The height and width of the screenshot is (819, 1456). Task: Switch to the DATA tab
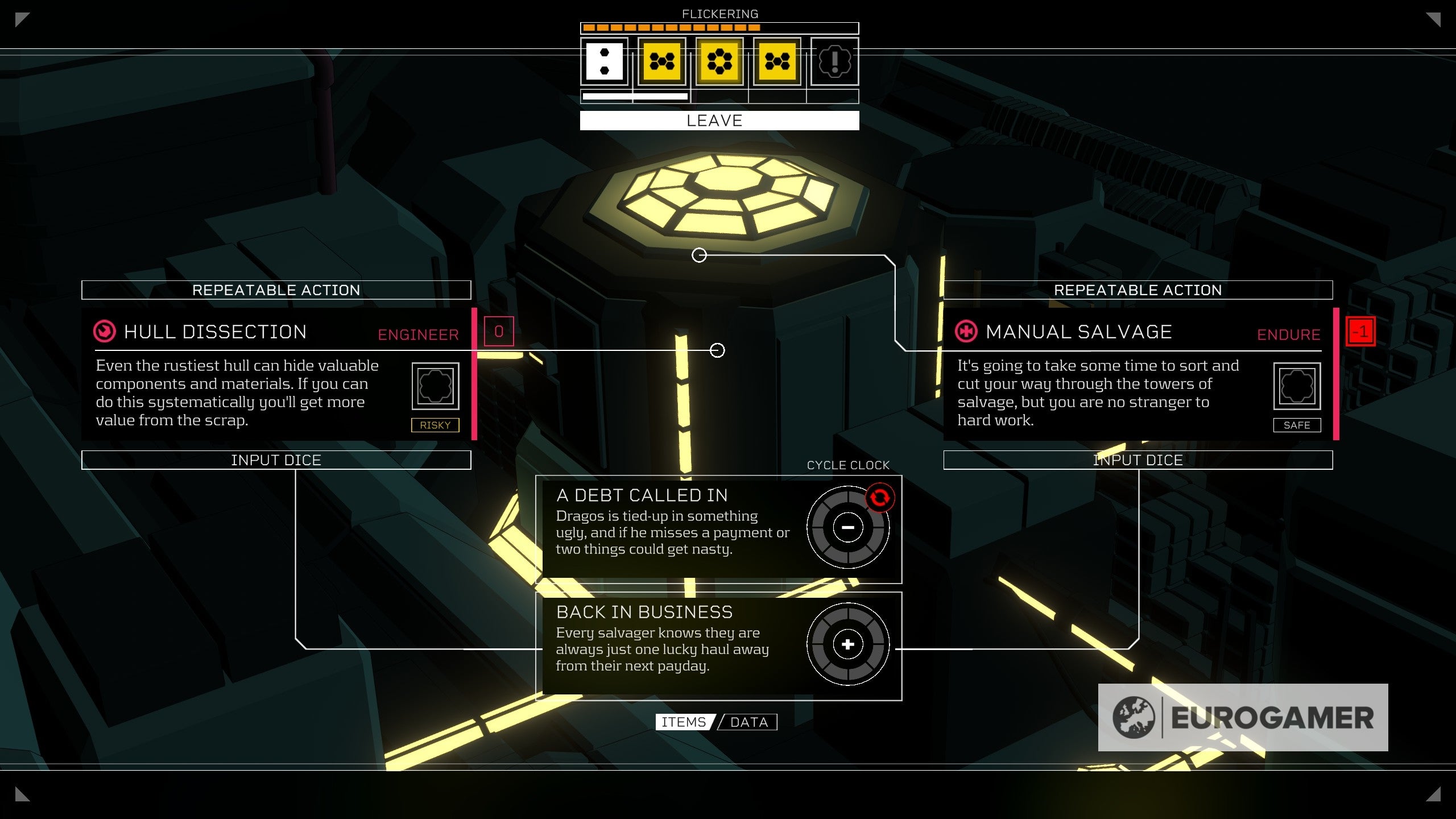(749, 722)
